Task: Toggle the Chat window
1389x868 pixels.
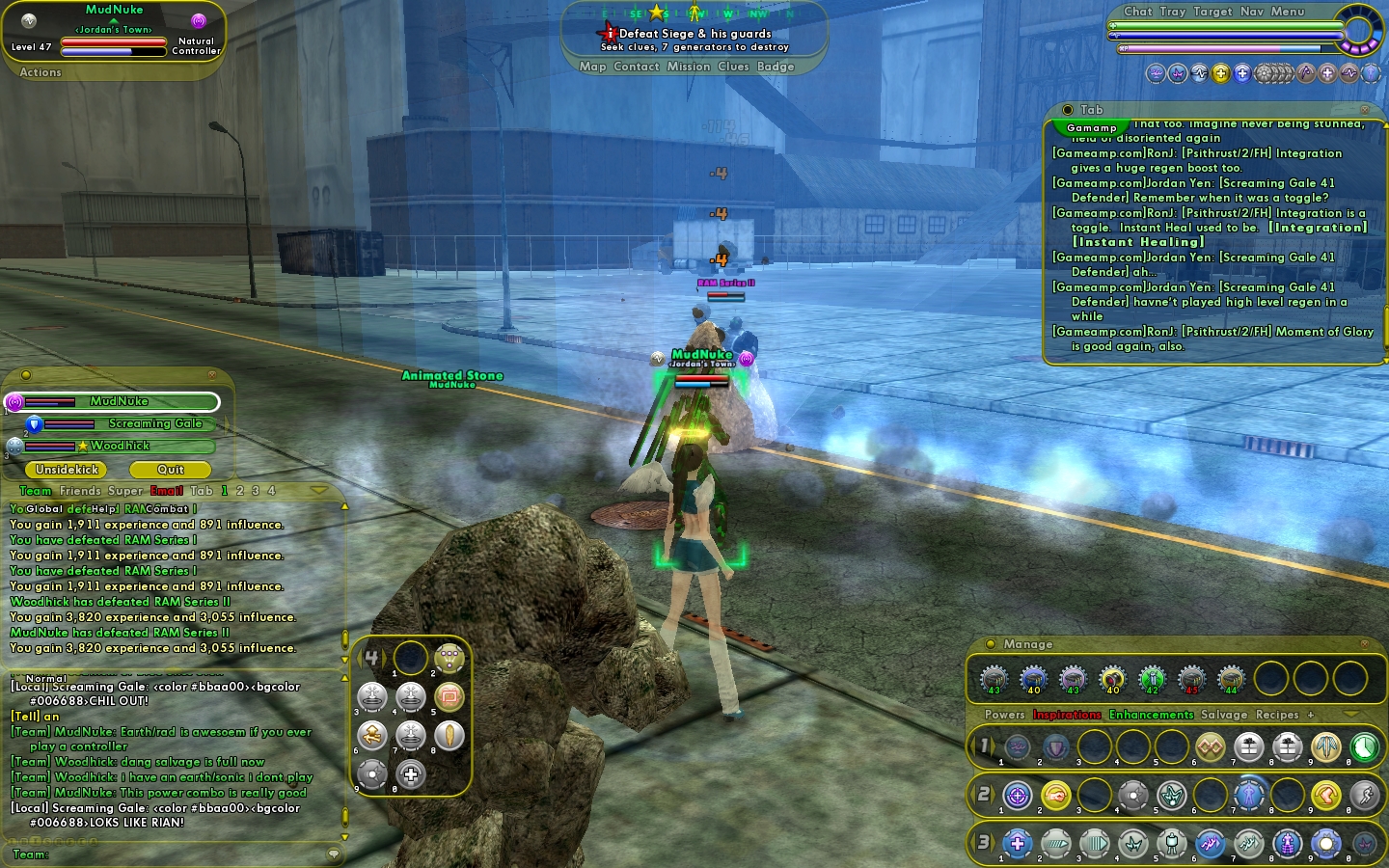Action: 1137,12
